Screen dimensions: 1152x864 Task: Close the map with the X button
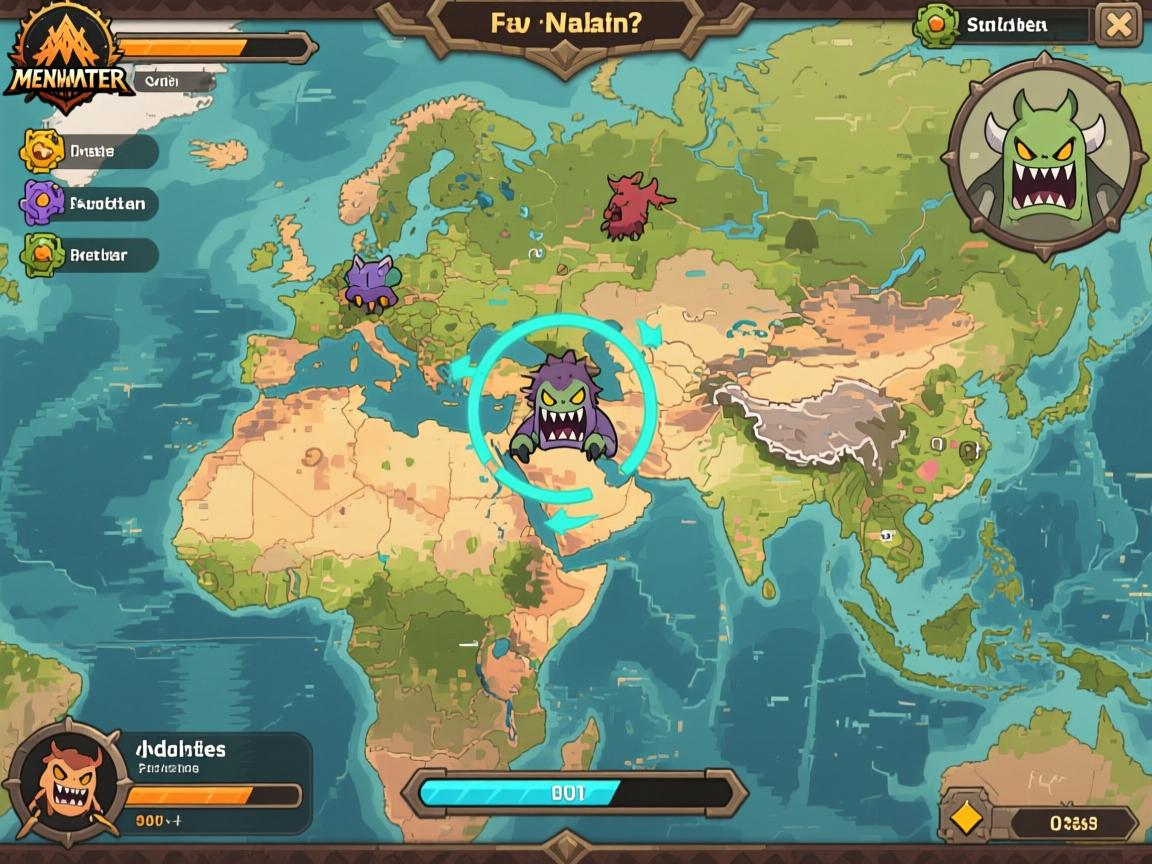click(x=1118, y=24)
